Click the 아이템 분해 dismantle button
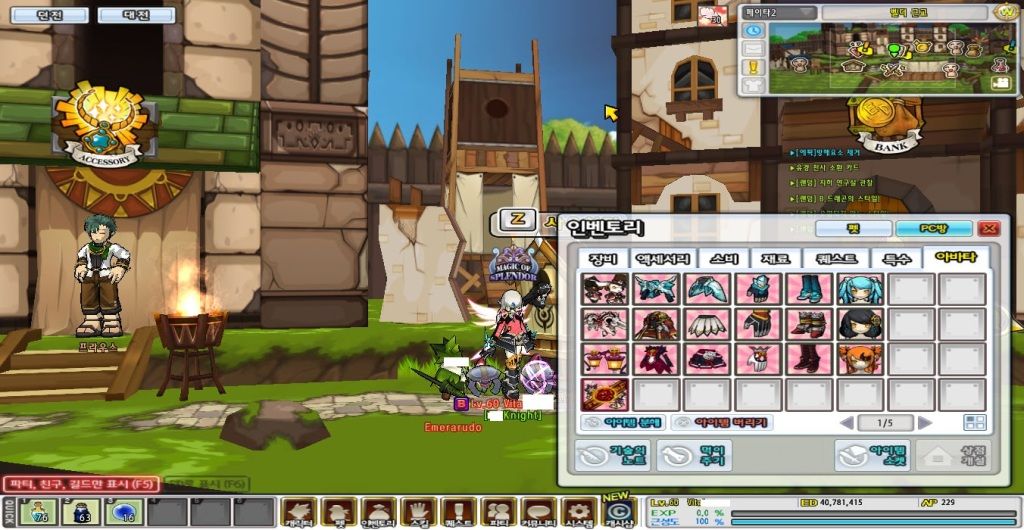This screenshot has height=530, width=1024. (x=622, y=423)
